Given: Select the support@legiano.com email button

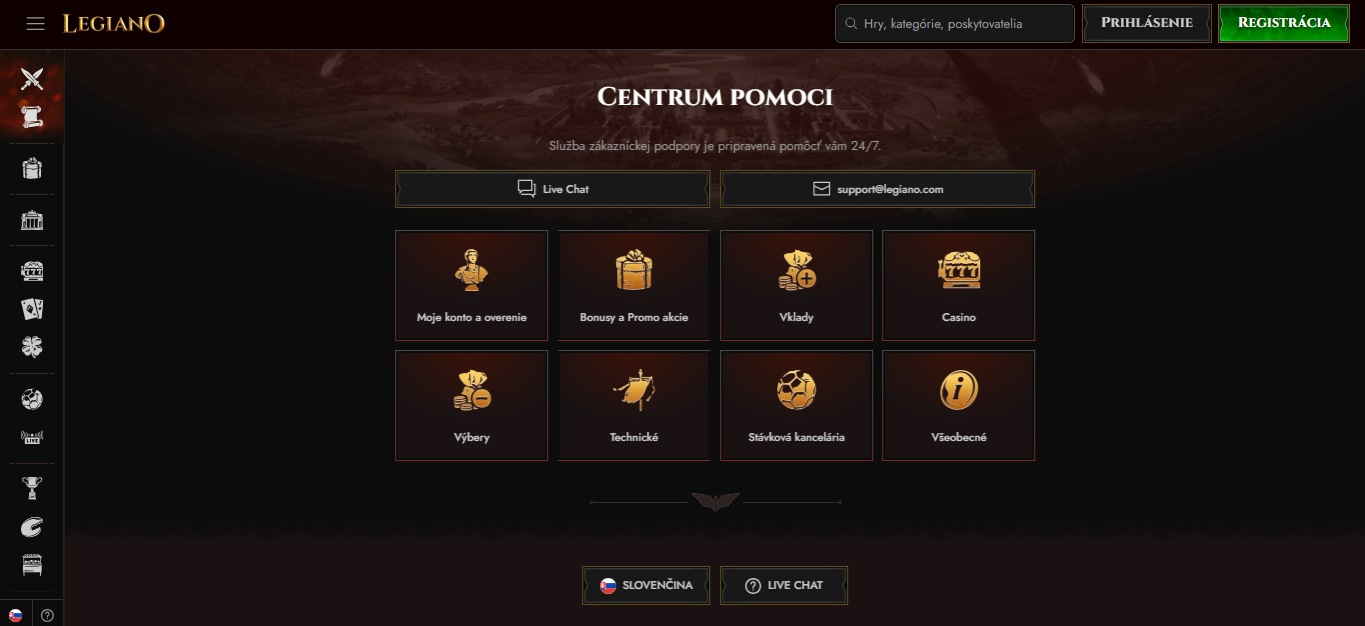Looking at the screenshot, I should coord(877,189).
